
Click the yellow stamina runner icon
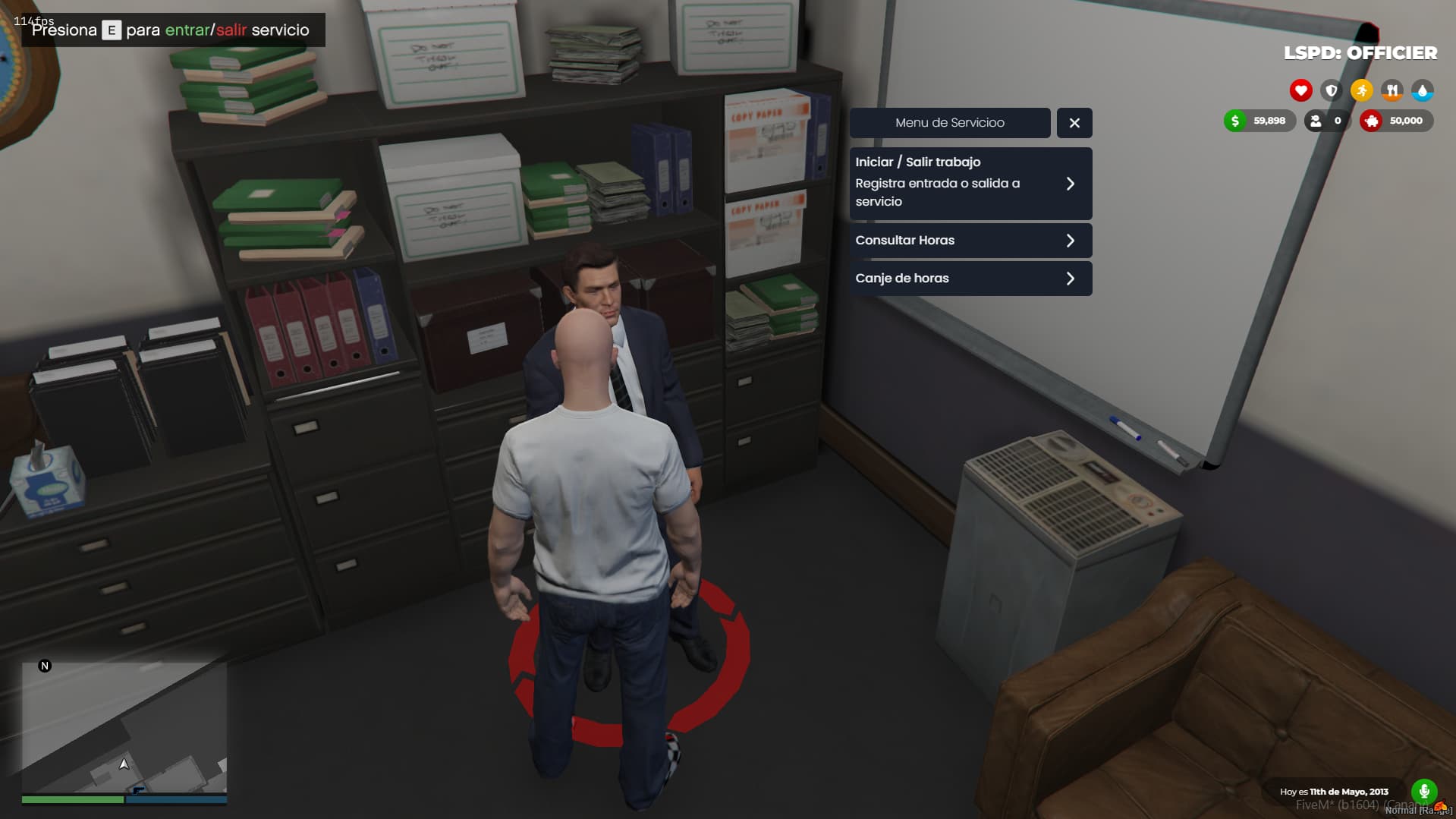tap(1362, 90)
